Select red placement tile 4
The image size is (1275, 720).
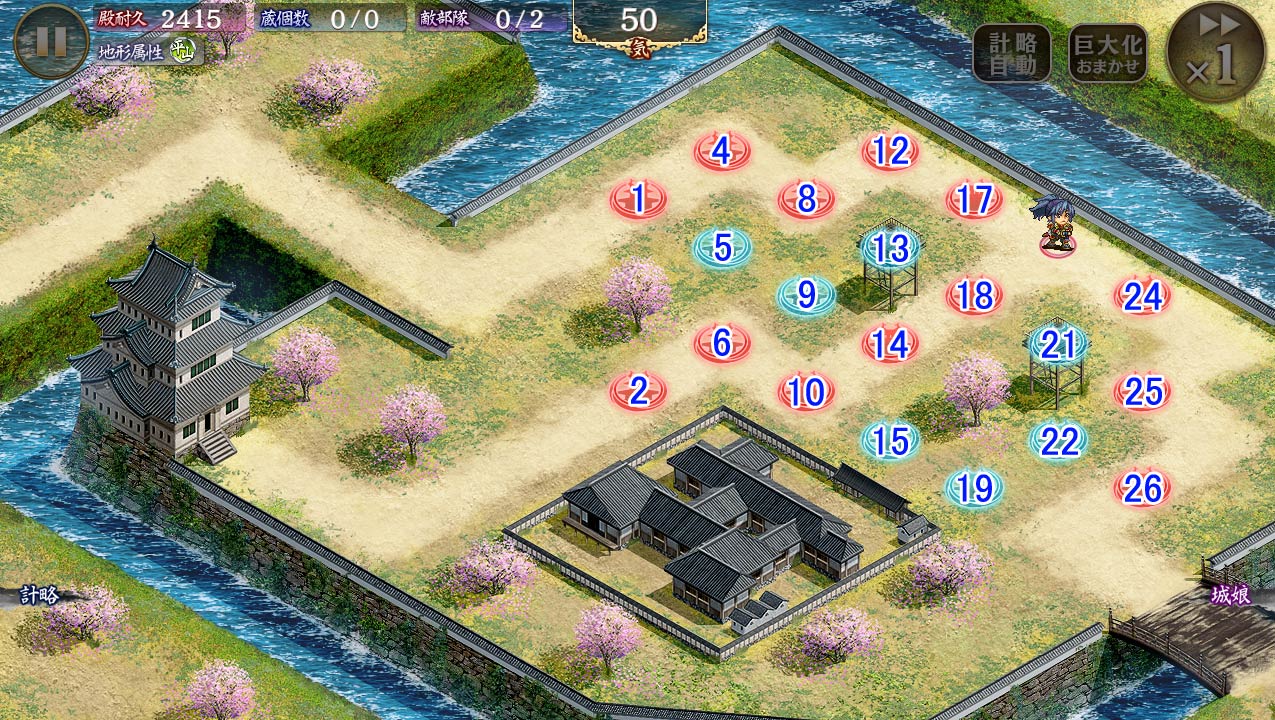722,152
